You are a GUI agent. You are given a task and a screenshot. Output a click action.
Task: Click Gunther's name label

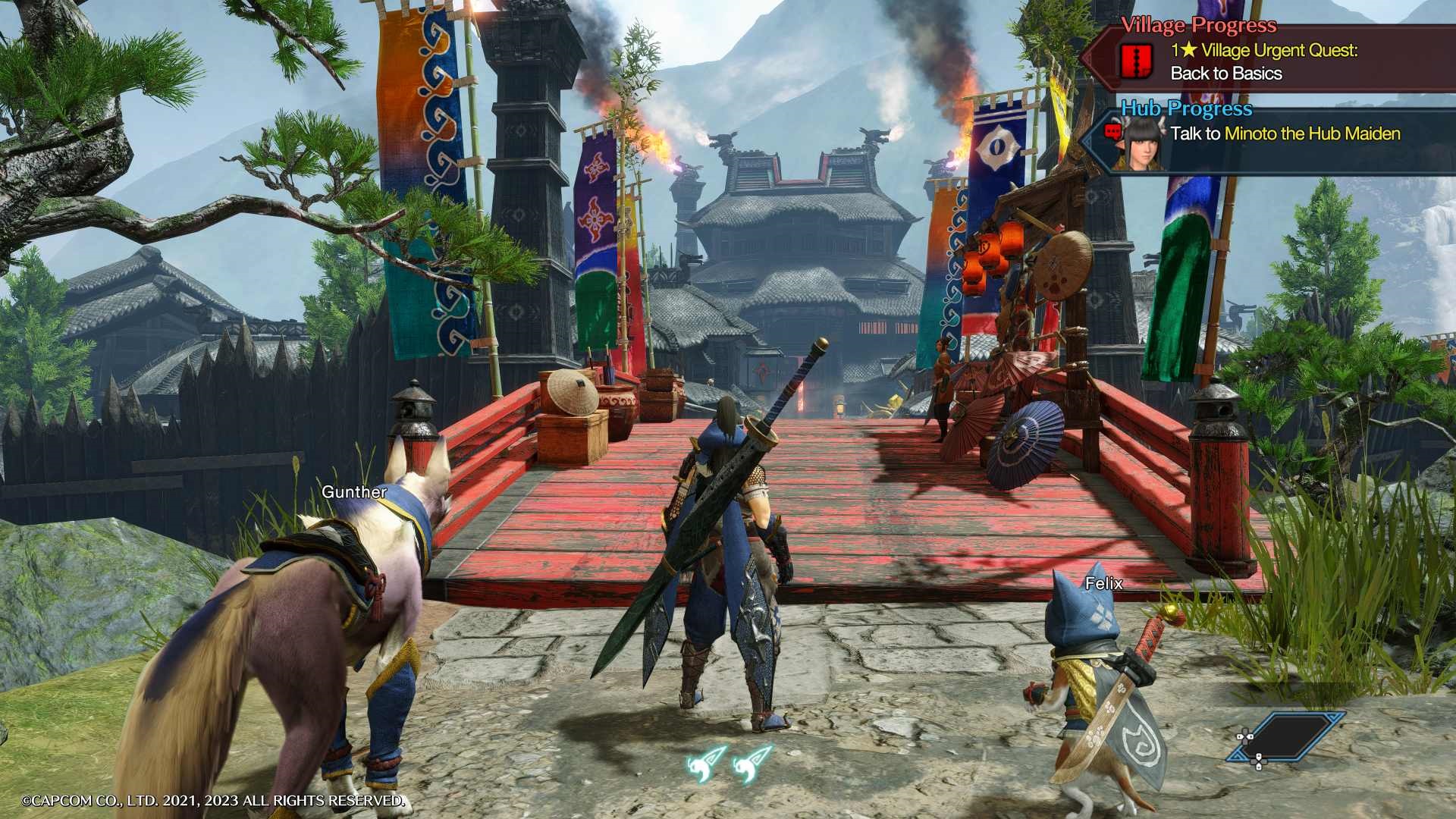pos(354,492)
